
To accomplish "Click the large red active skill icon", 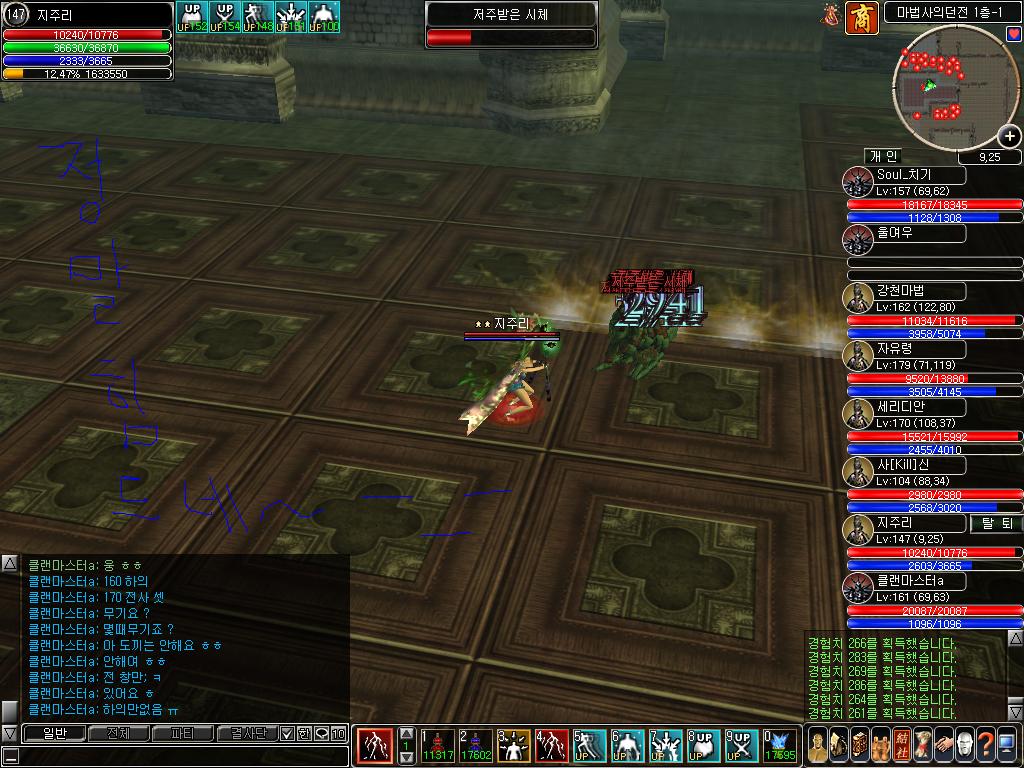I will pos(375,746).
